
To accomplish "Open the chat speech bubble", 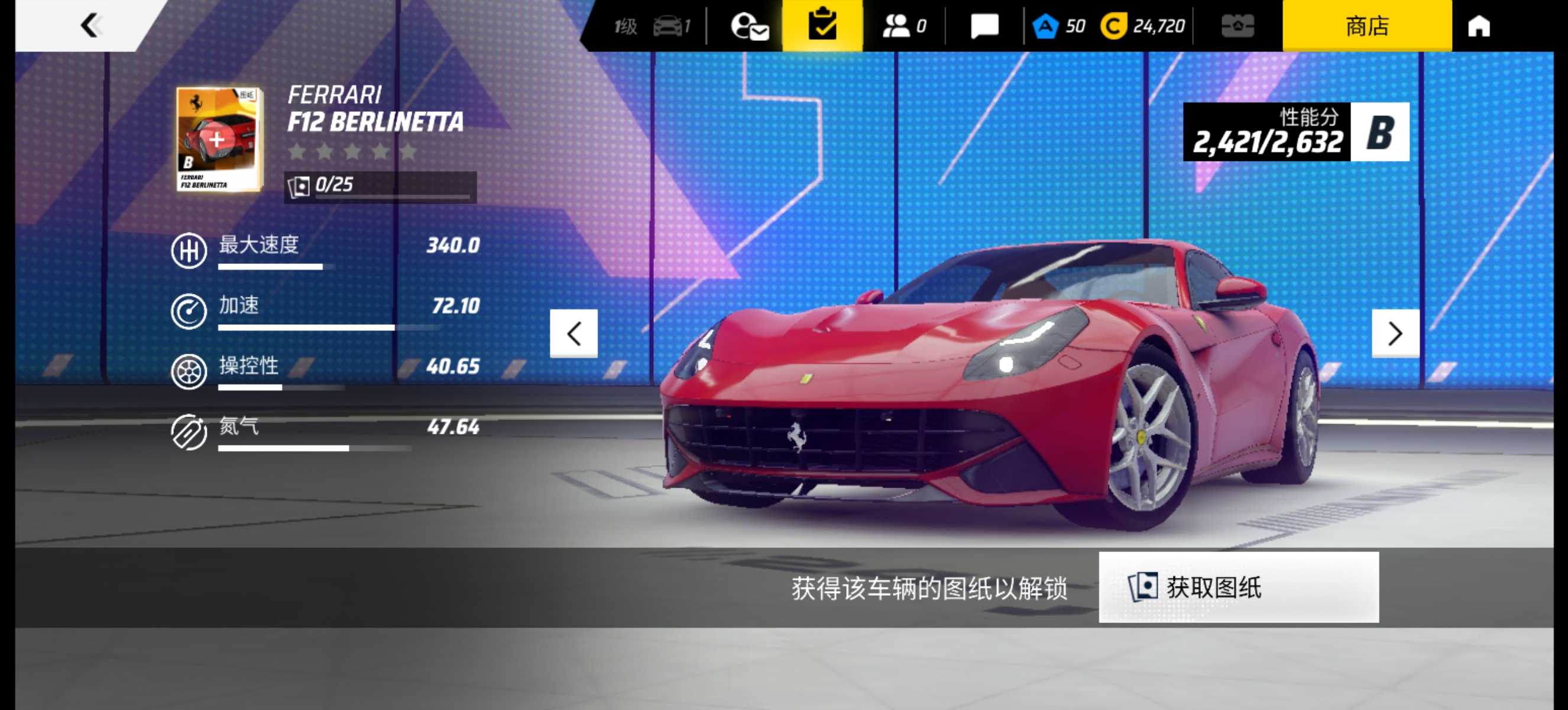I will [984, 26].
